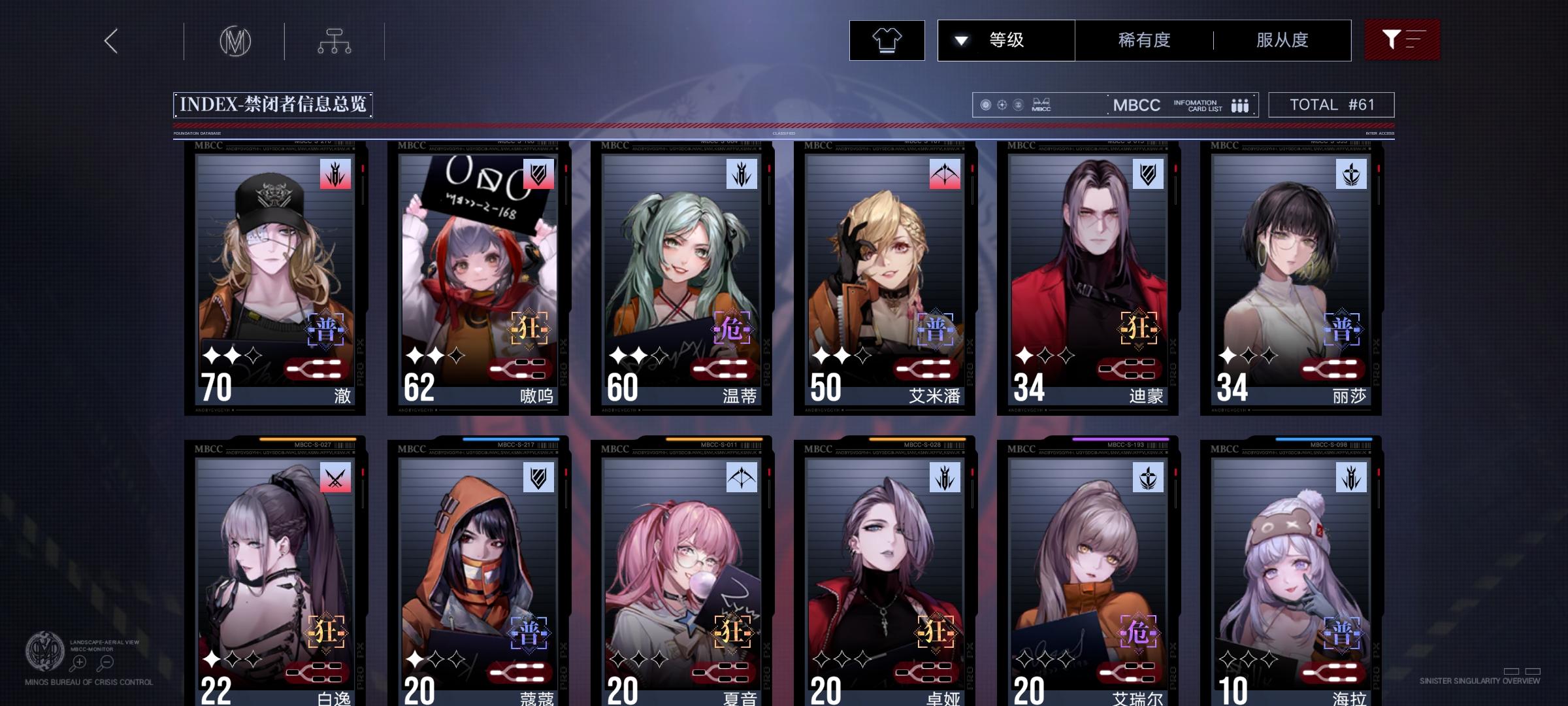
Task: Click the circular M logo emblem
Action: [x=237, y=41]
